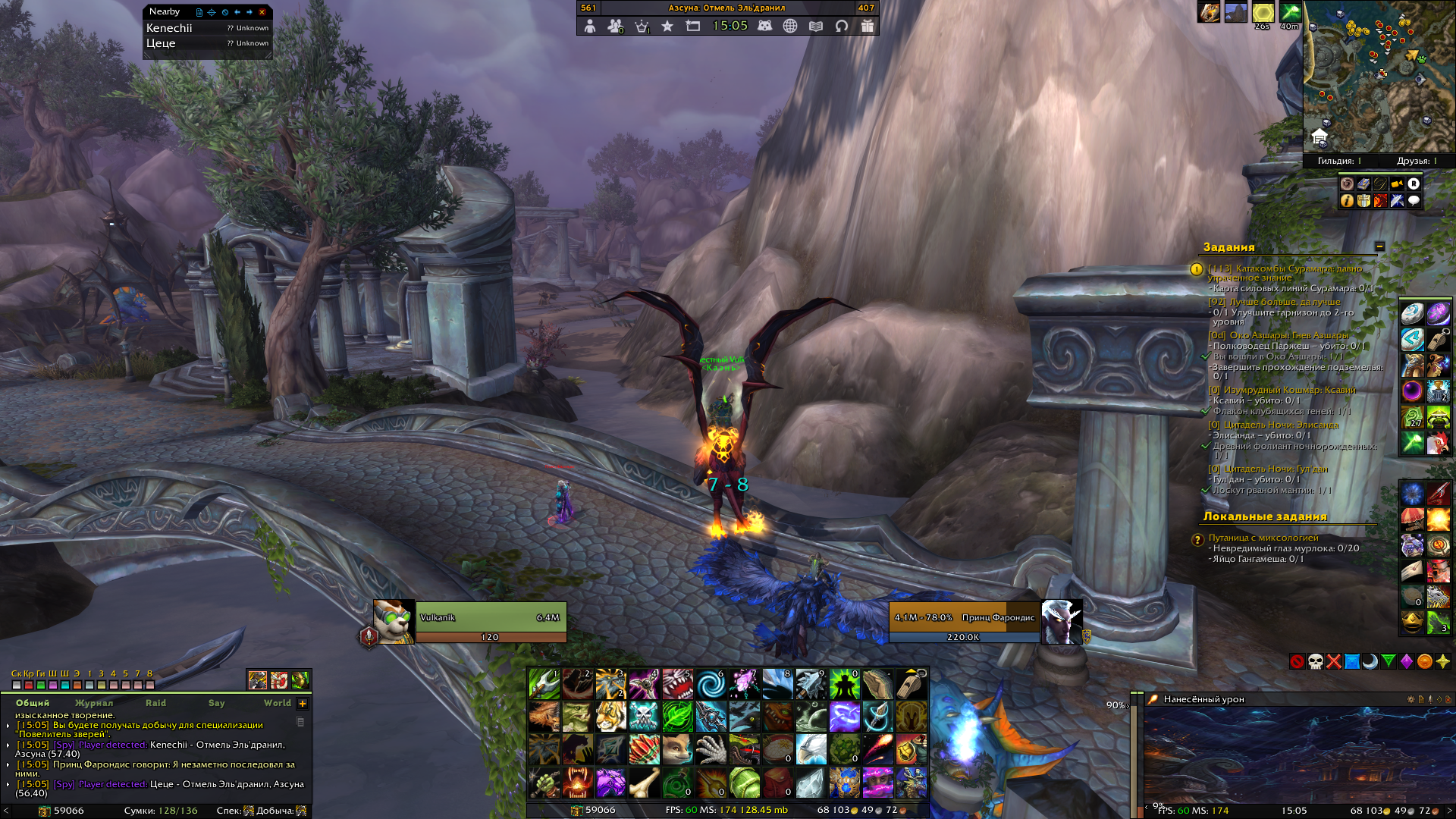The width and height of the screenshot is (1456, 819).
Task: Click the wooden whistle action slot
Action: click(911, 684)
